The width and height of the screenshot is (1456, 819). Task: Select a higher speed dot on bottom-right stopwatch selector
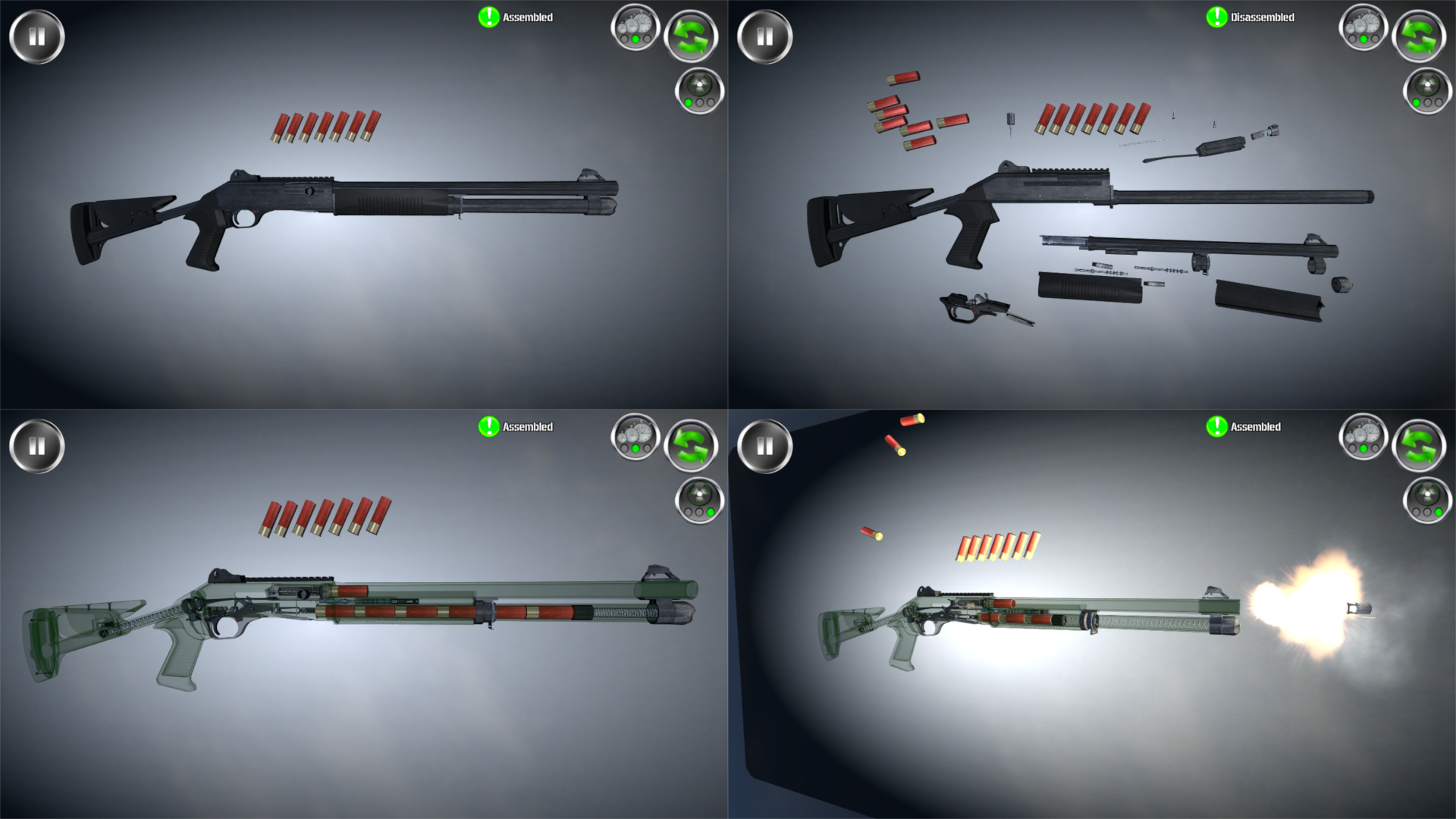pos(1374,449)
